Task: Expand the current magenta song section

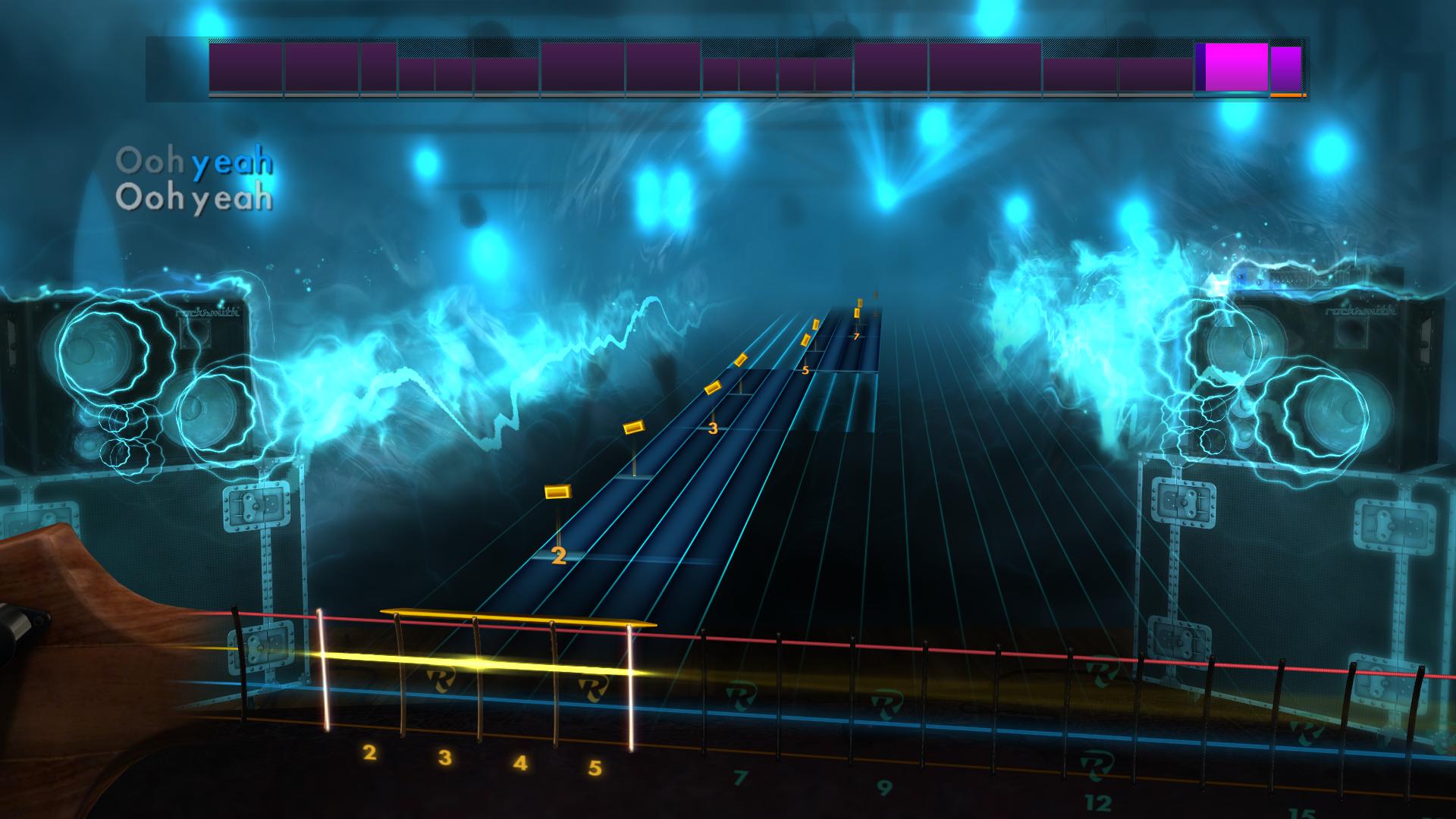Action: [1234, 70]
